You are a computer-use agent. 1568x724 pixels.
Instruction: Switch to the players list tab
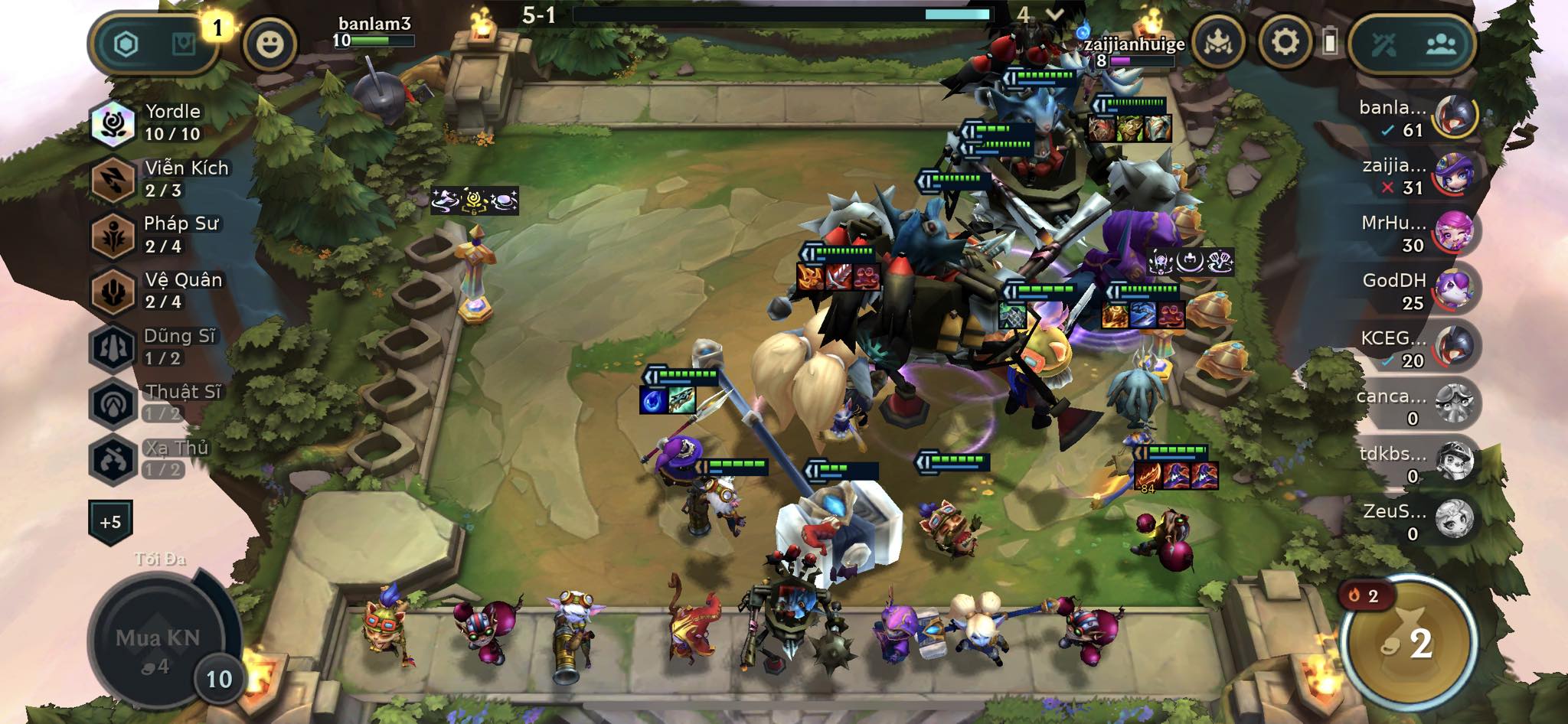pyautogui.click(x=1441, y=44)
